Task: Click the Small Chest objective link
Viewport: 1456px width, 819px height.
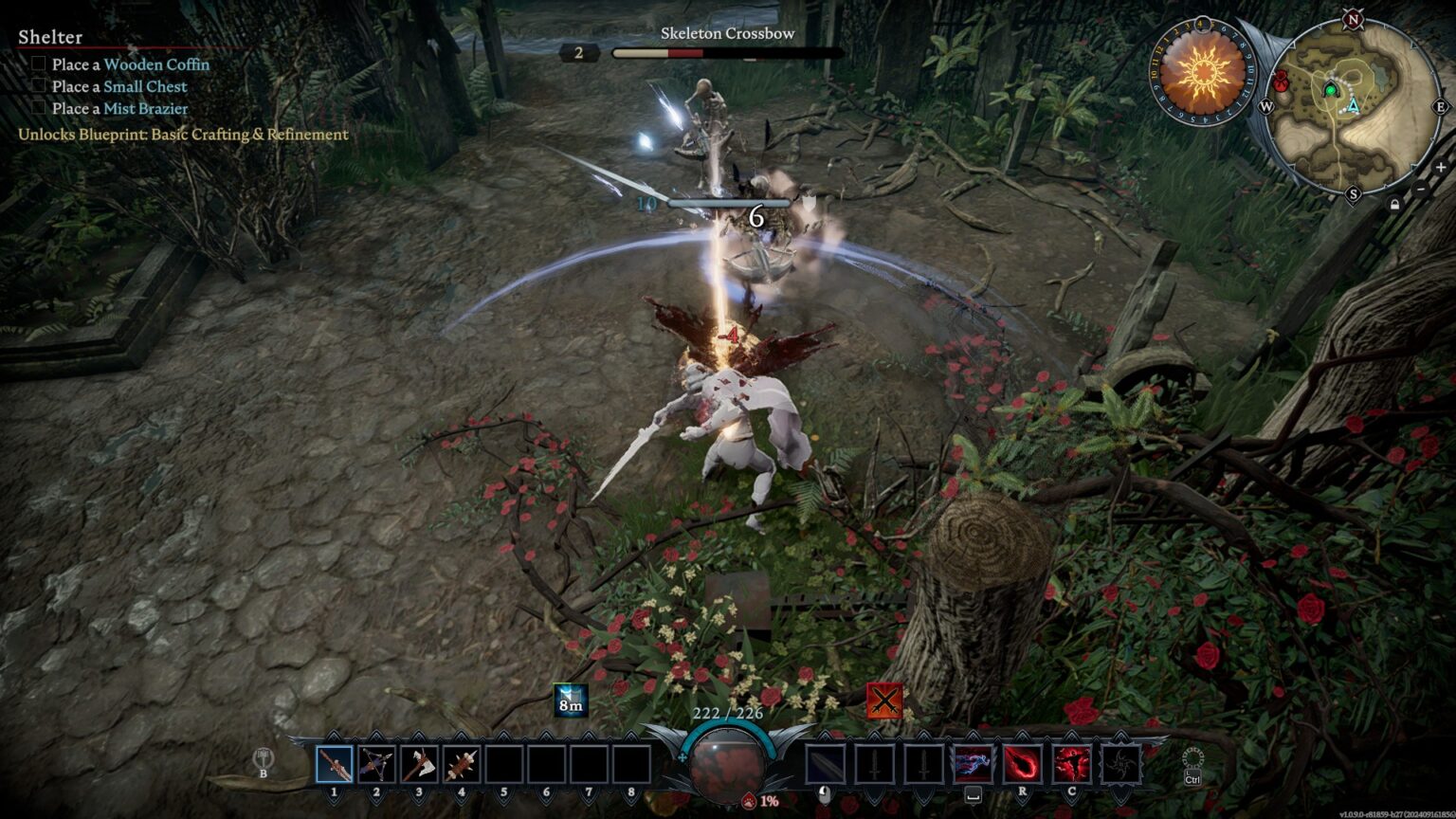Action: point(145,86)
